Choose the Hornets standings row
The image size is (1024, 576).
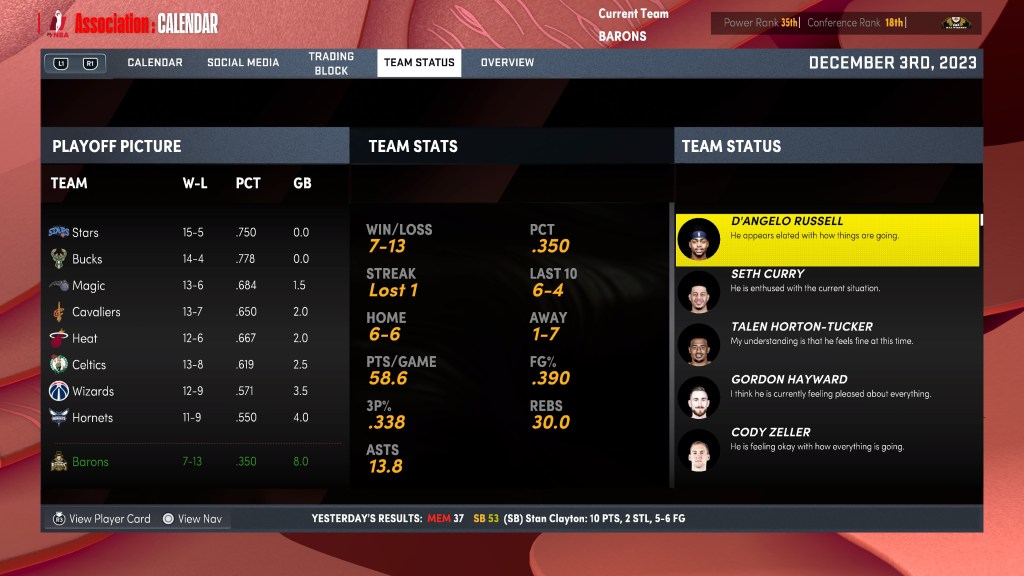190,418
